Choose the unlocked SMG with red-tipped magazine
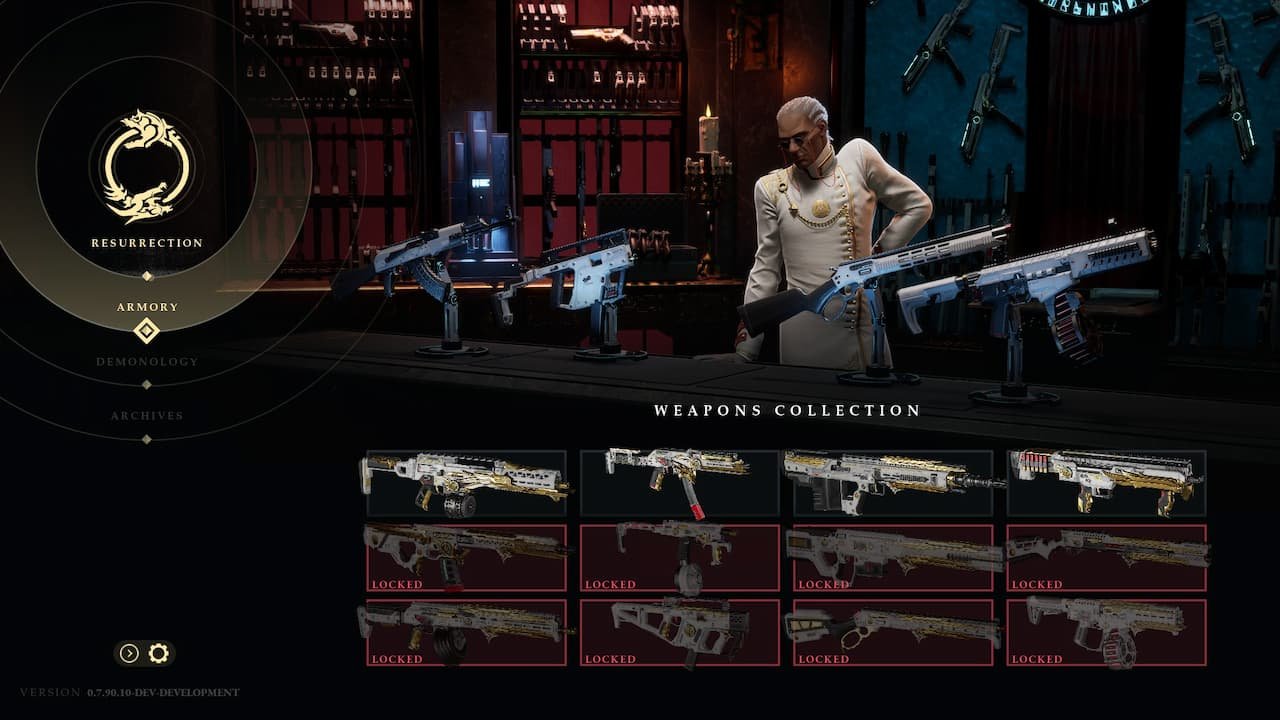1280x720 pixels. pyautogui.click(x=679, y=483)
